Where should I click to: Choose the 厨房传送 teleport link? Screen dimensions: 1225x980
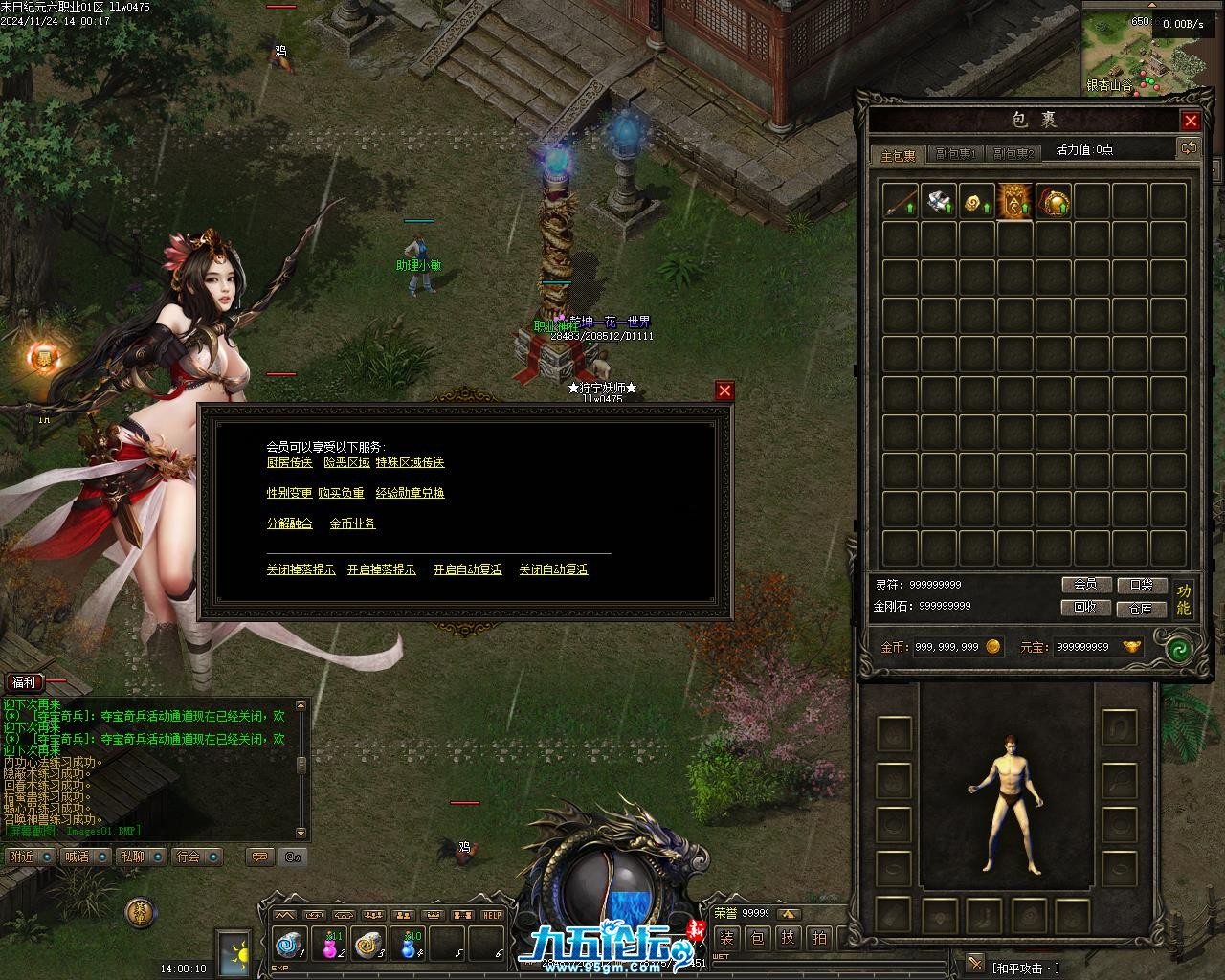[x=289, y=462]
